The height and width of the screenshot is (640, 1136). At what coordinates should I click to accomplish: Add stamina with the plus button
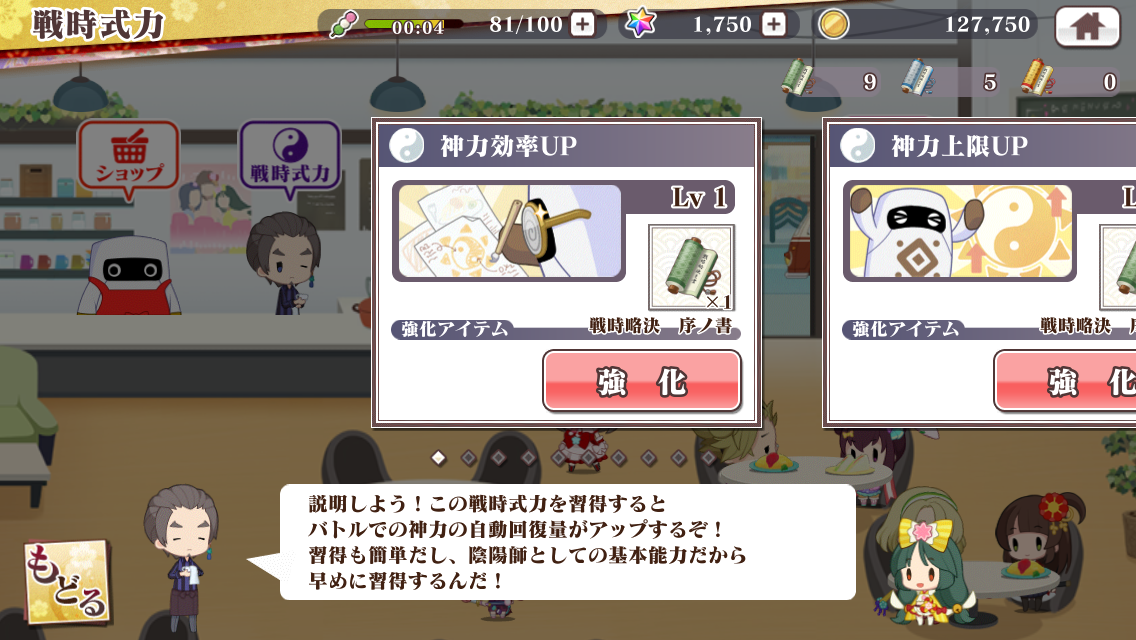582,25
